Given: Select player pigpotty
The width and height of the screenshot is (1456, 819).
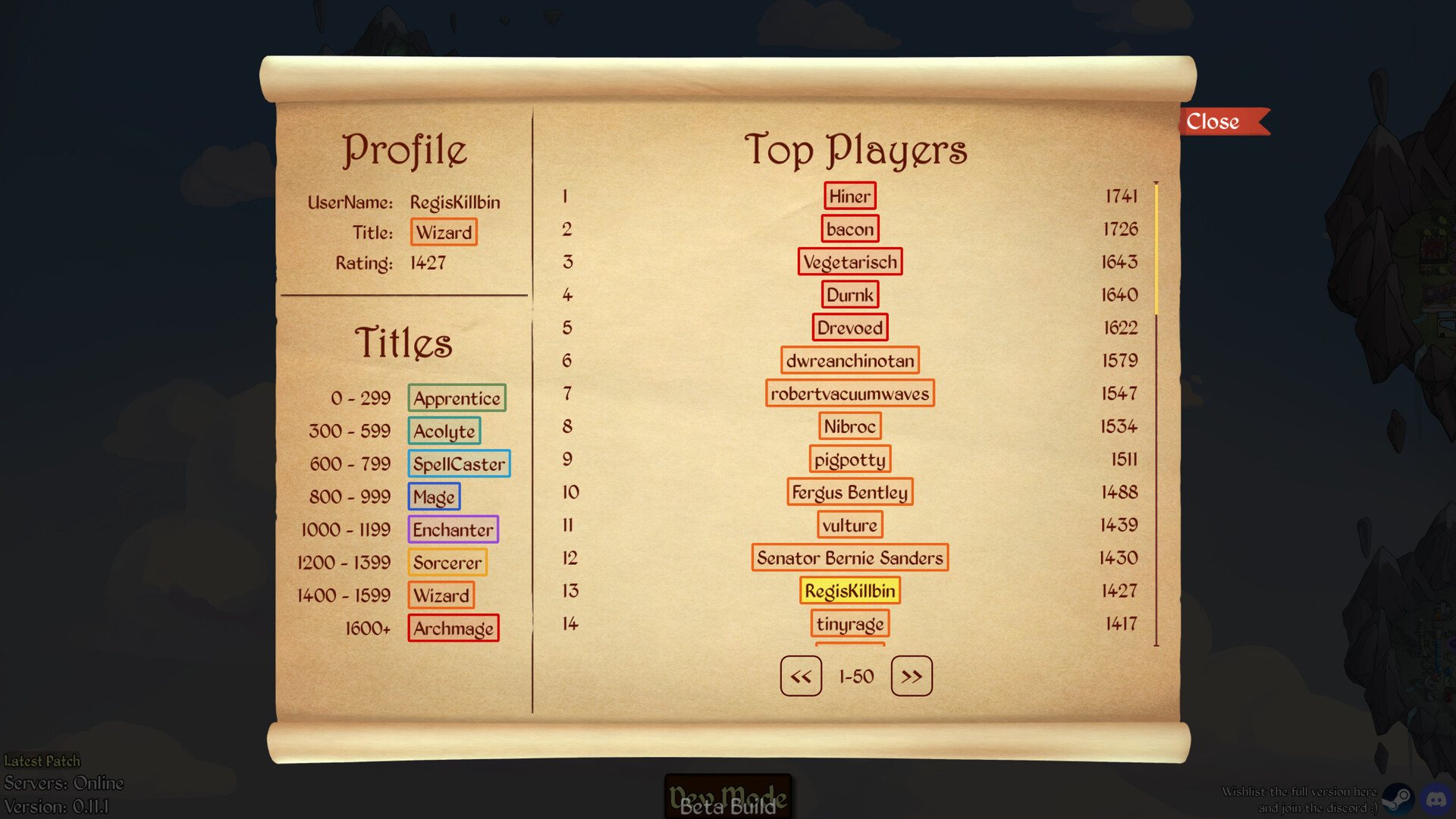Looking at the screenshot, I should [x=849, y=459].
